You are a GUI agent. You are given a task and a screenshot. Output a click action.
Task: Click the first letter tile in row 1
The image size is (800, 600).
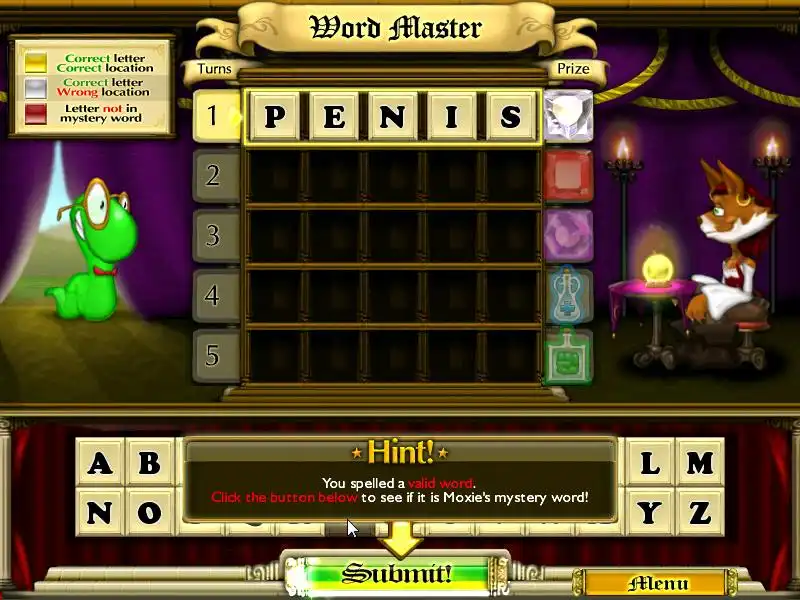(x=274, y=118)
